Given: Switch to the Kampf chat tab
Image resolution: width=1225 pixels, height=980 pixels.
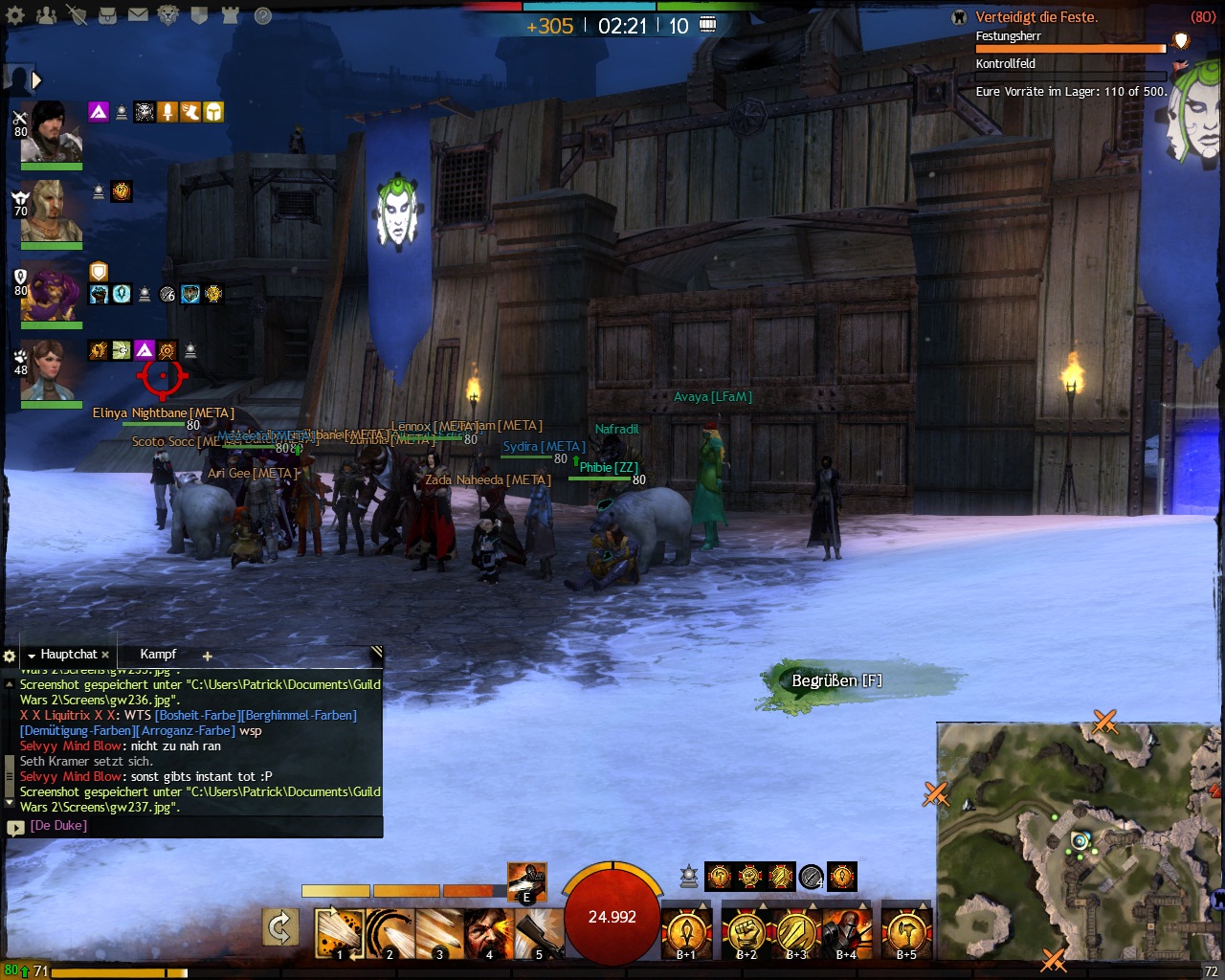Looking at the screenshot, I should pyautogui.click(x=158, y=655).
